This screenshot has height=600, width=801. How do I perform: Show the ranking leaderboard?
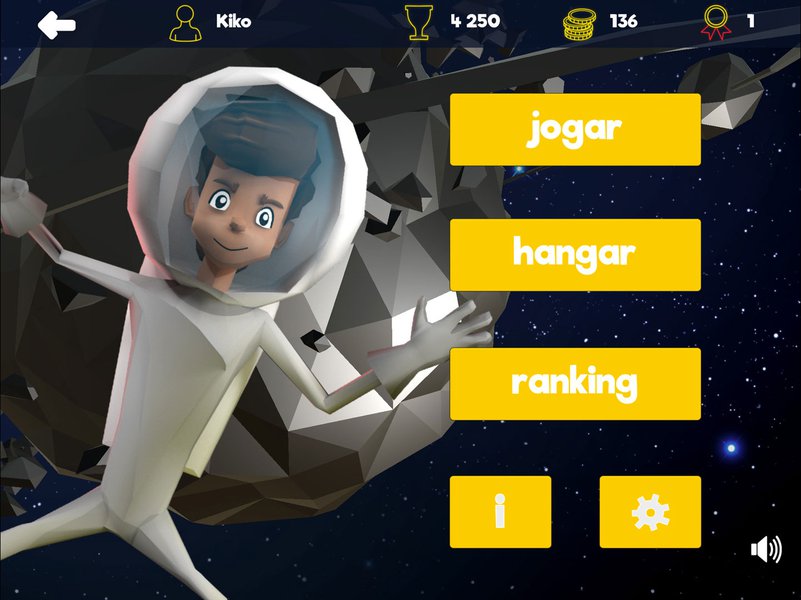(x=575, y=383)
